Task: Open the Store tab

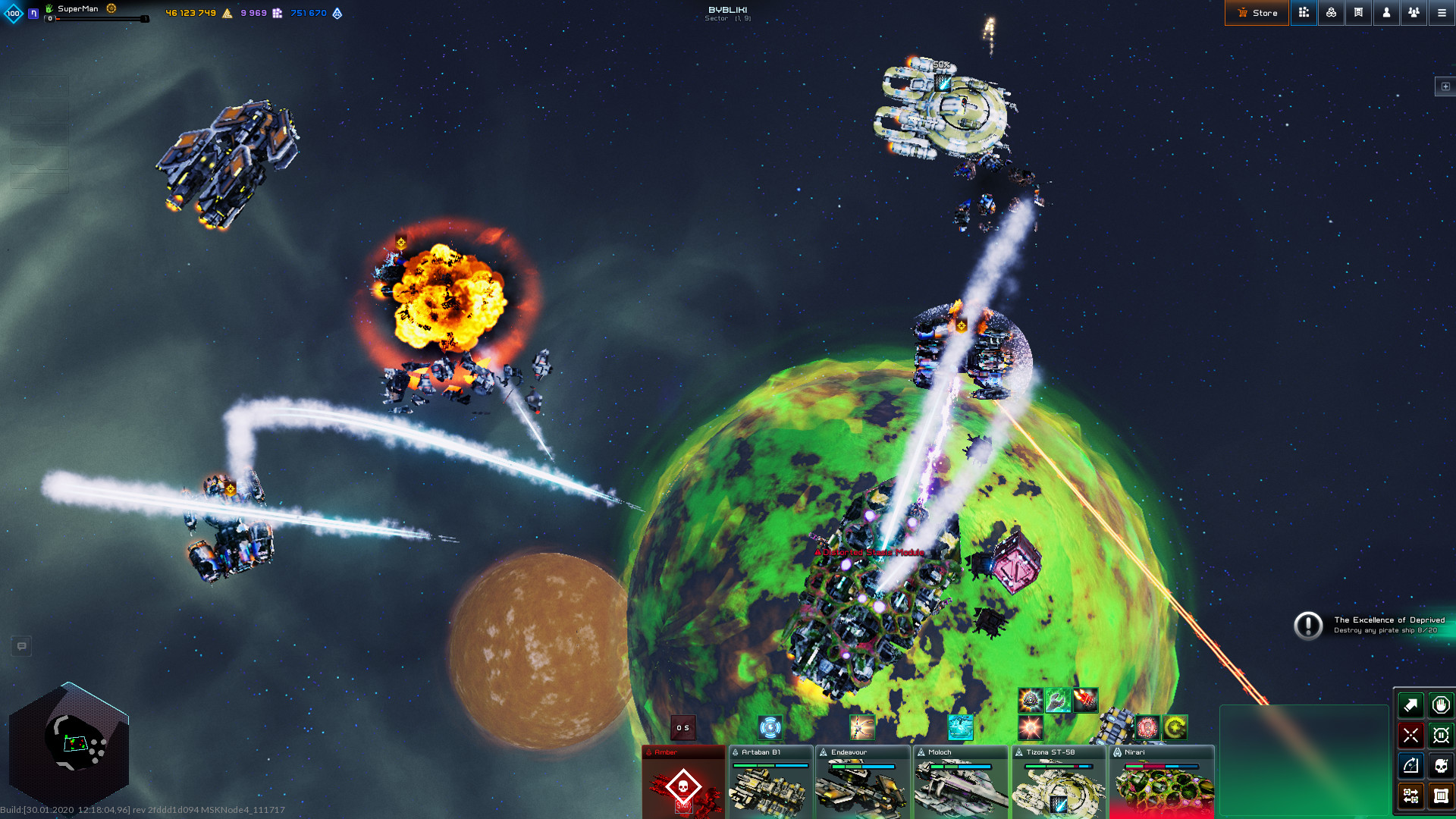Action: [1257, 13]
